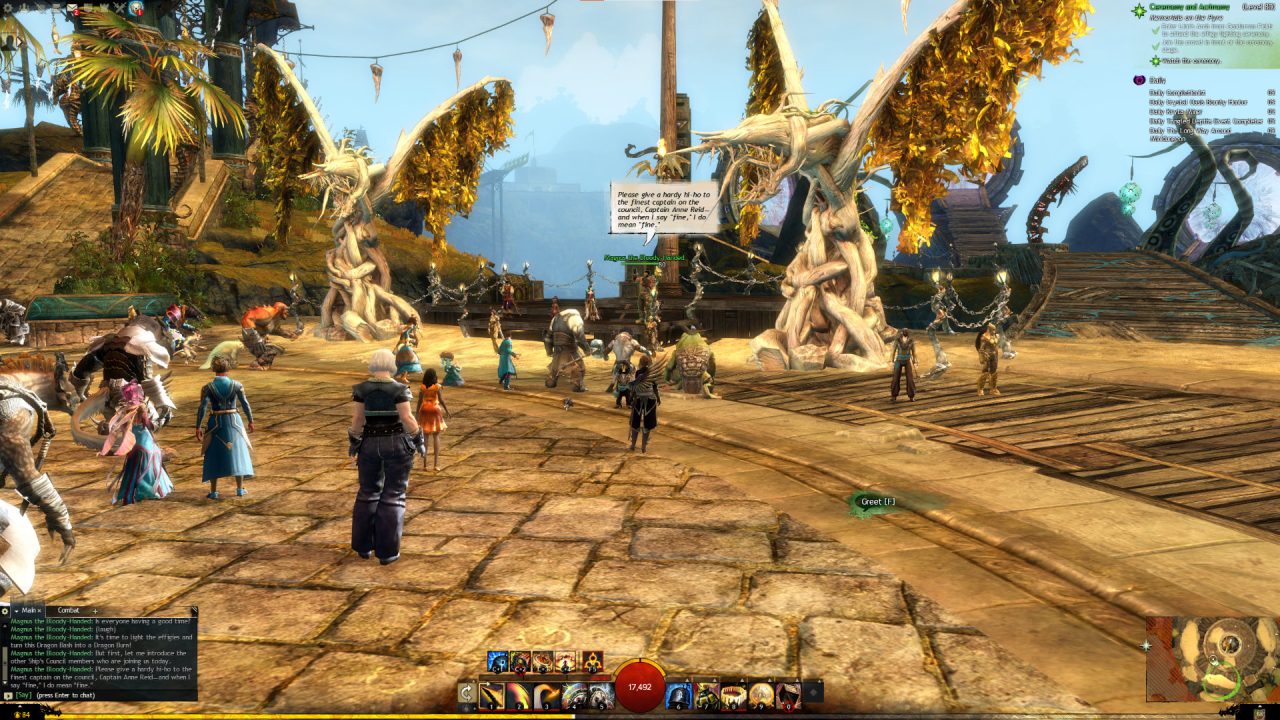Click the weapon swap button
Image resolution: width=1280 pixels, height=720 pixels.
pyautogui.click(x=467, y=695)
